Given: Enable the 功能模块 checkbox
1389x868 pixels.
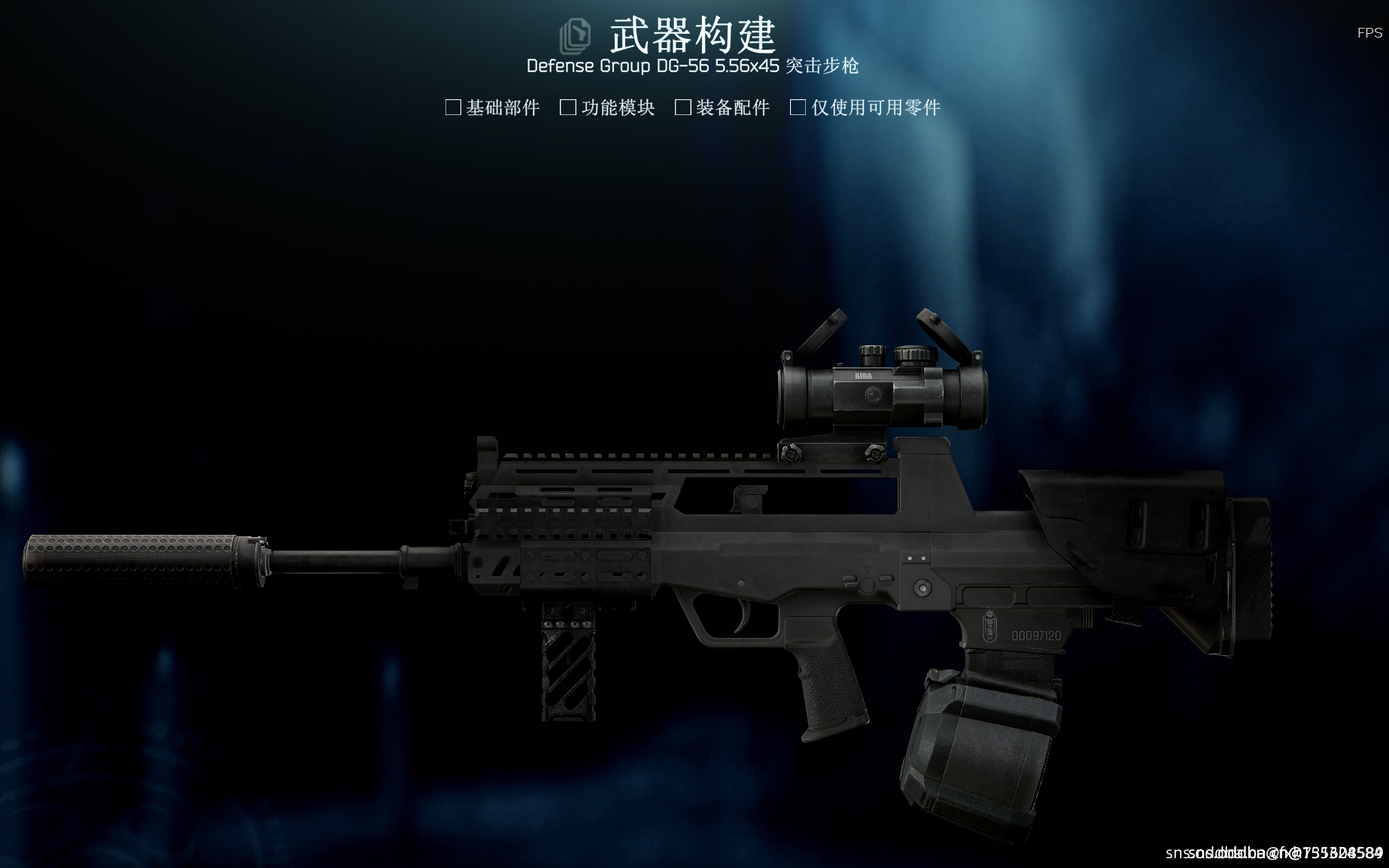Looking at the screenshot, I should pos(568,108).
